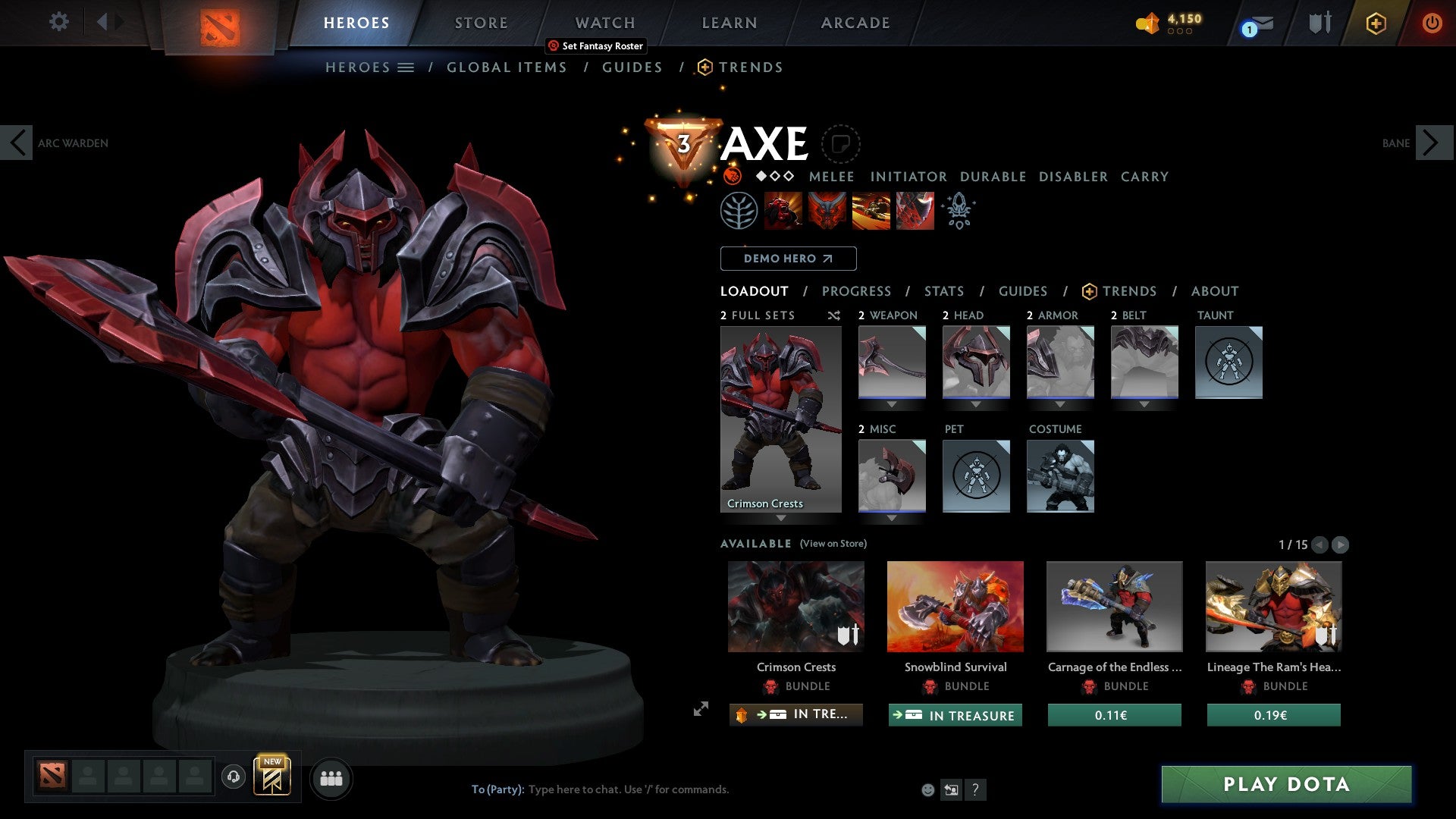Click the power button to exit

coord(1433,23)
